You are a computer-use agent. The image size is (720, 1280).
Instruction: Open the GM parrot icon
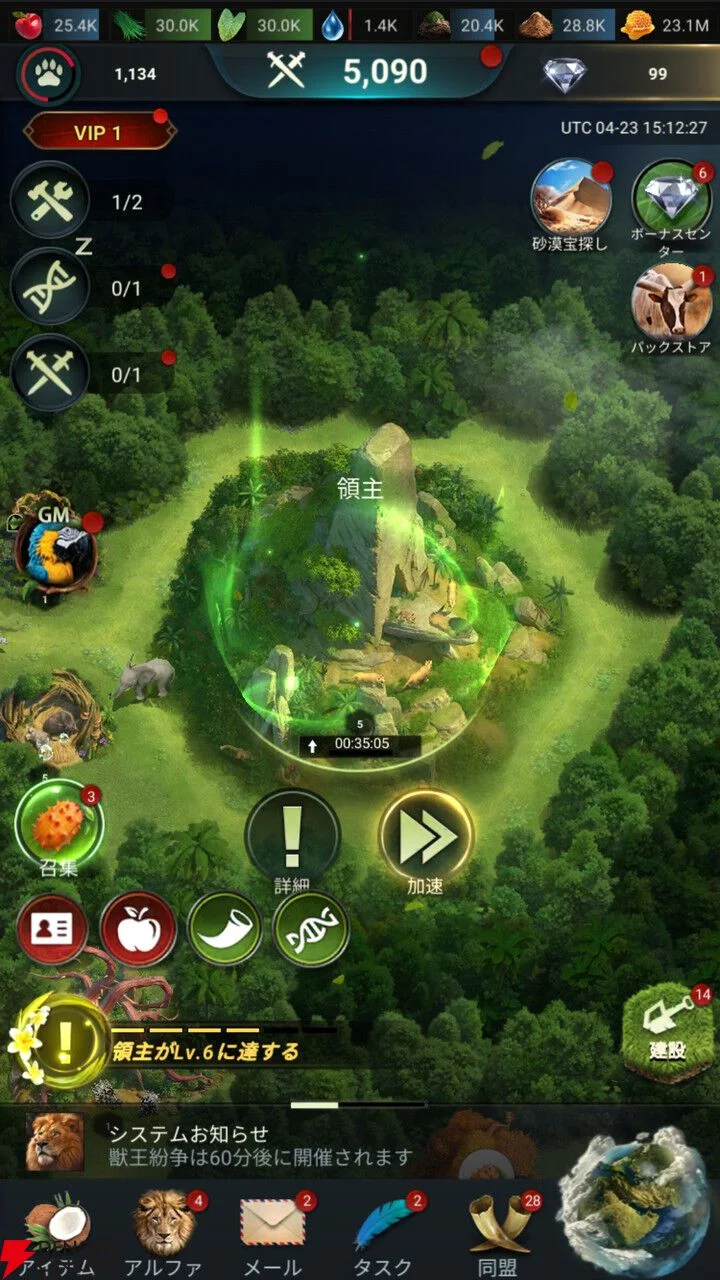[56, 552]
